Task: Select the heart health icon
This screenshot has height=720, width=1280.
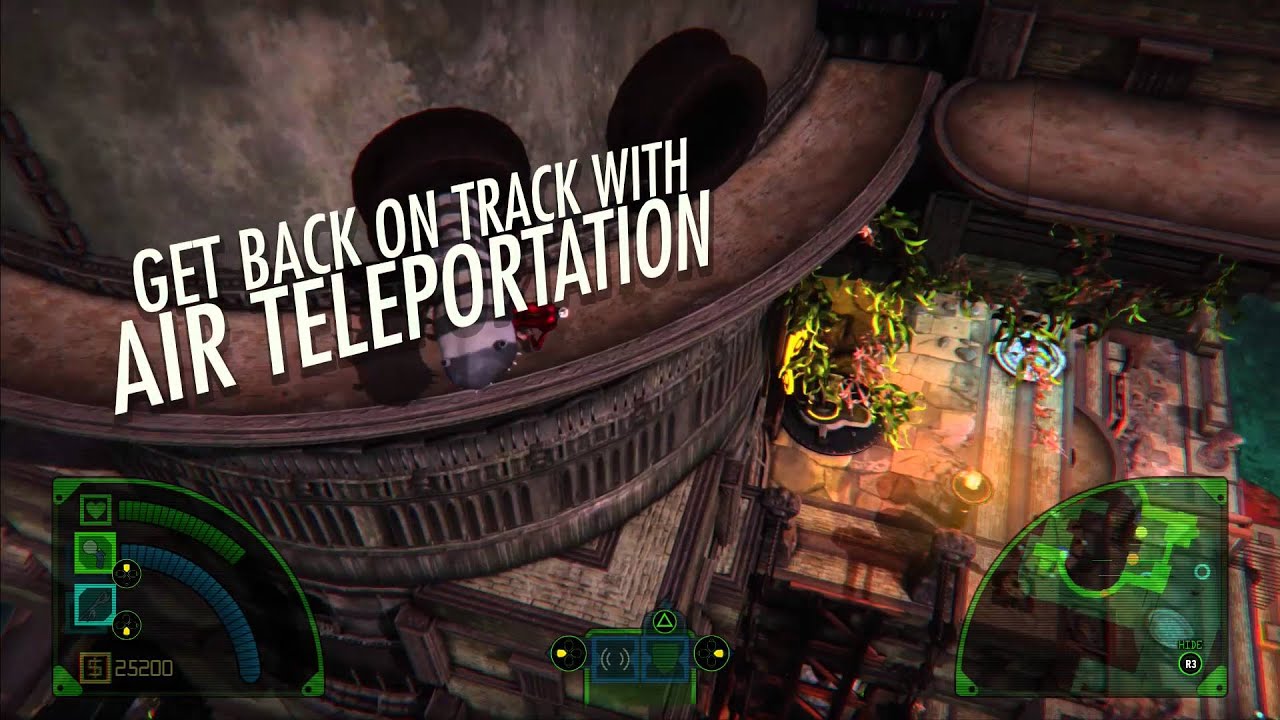Action: click(95, 510)
